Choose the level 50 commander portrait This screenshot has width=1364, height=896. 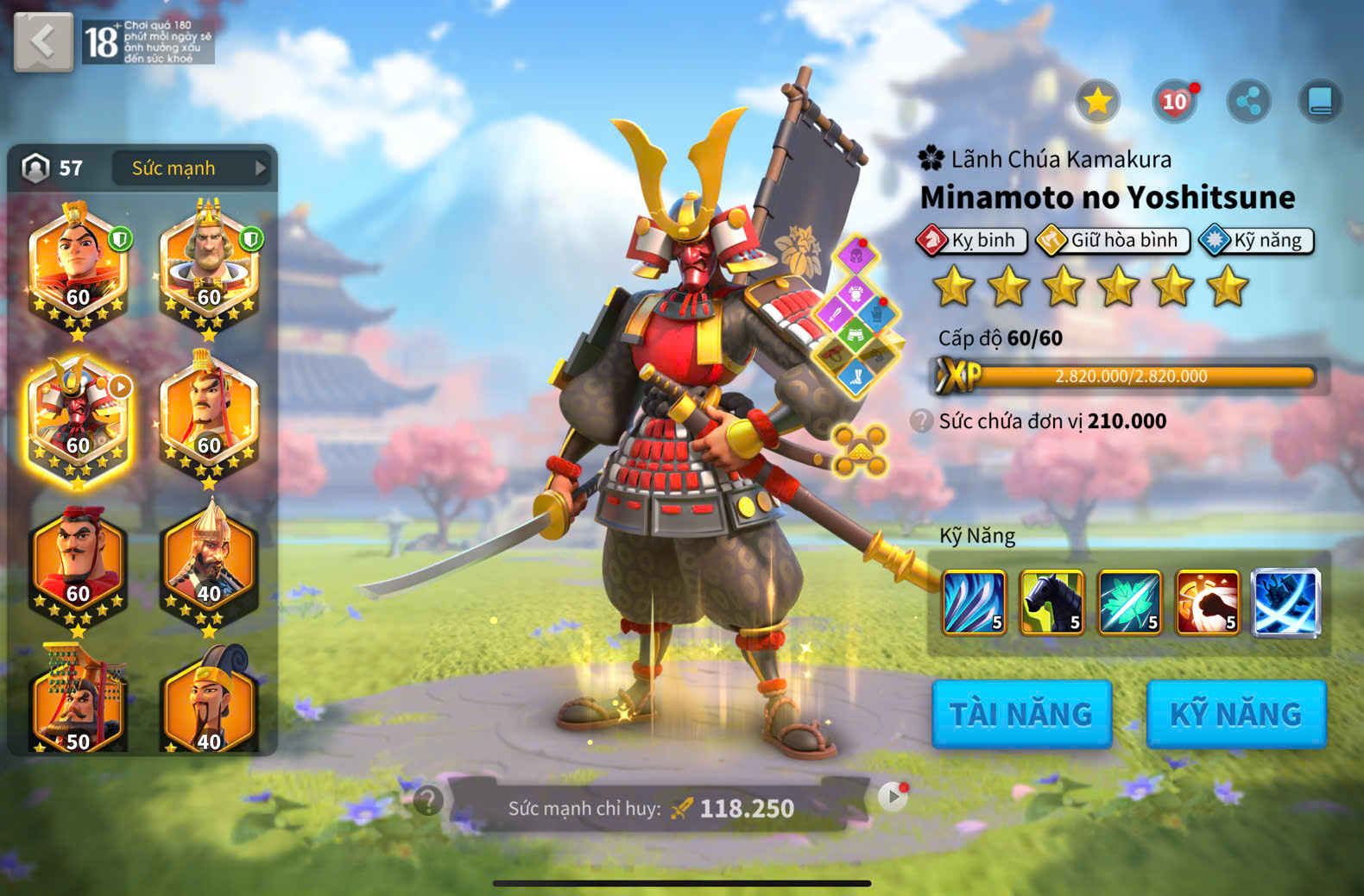tap(78, 704)
